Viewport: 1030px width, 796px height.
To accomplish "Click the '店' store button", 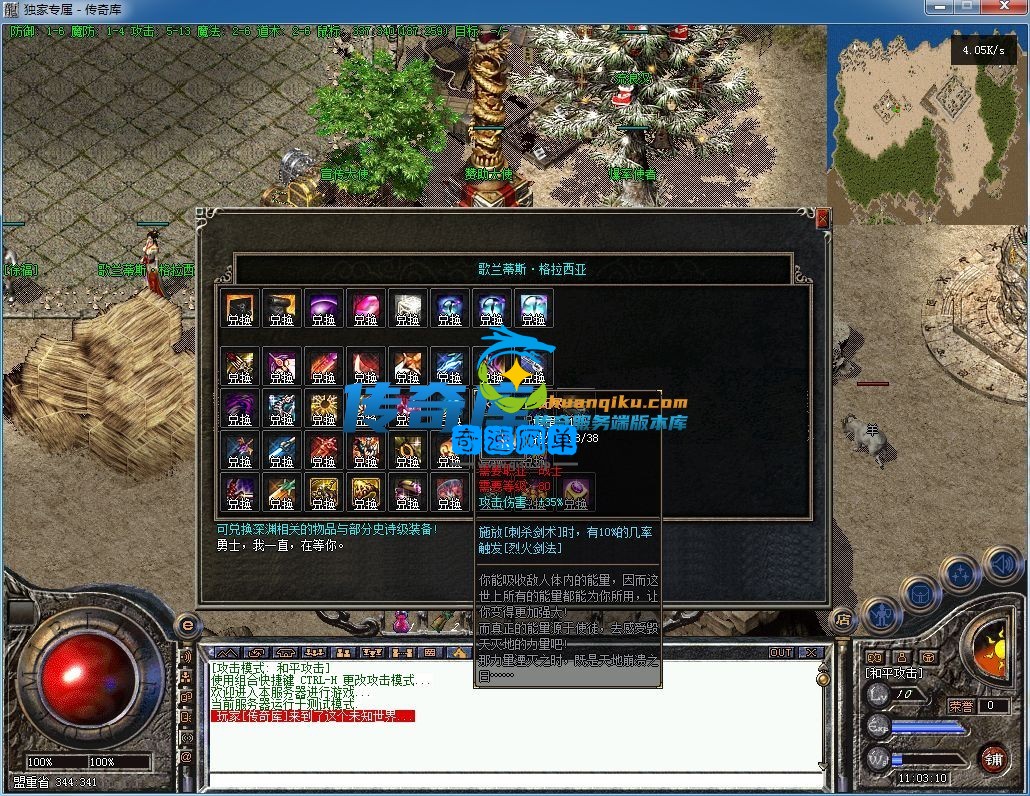I will [x=842, y=618].
